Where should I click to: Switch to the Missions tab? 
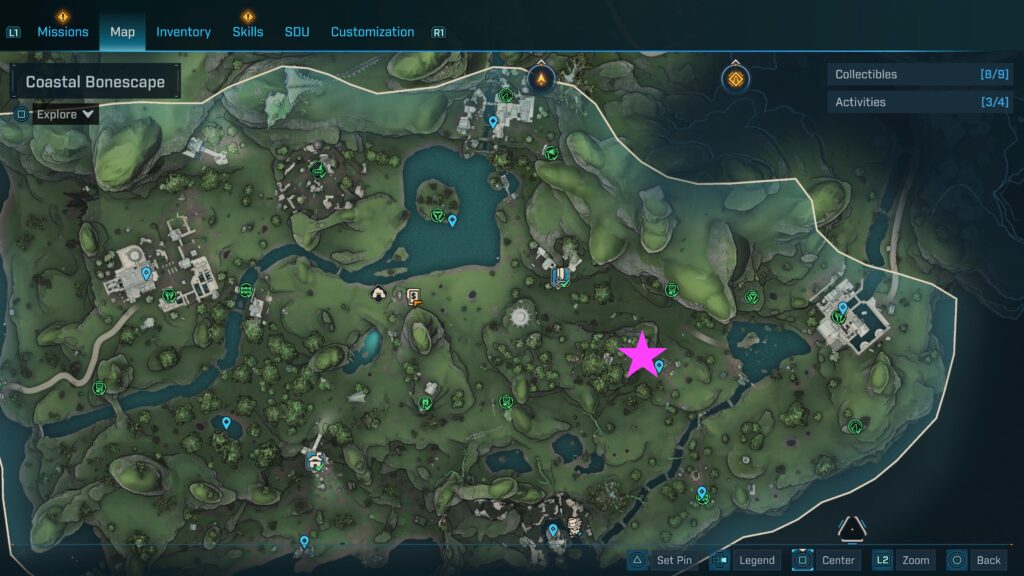63,32
